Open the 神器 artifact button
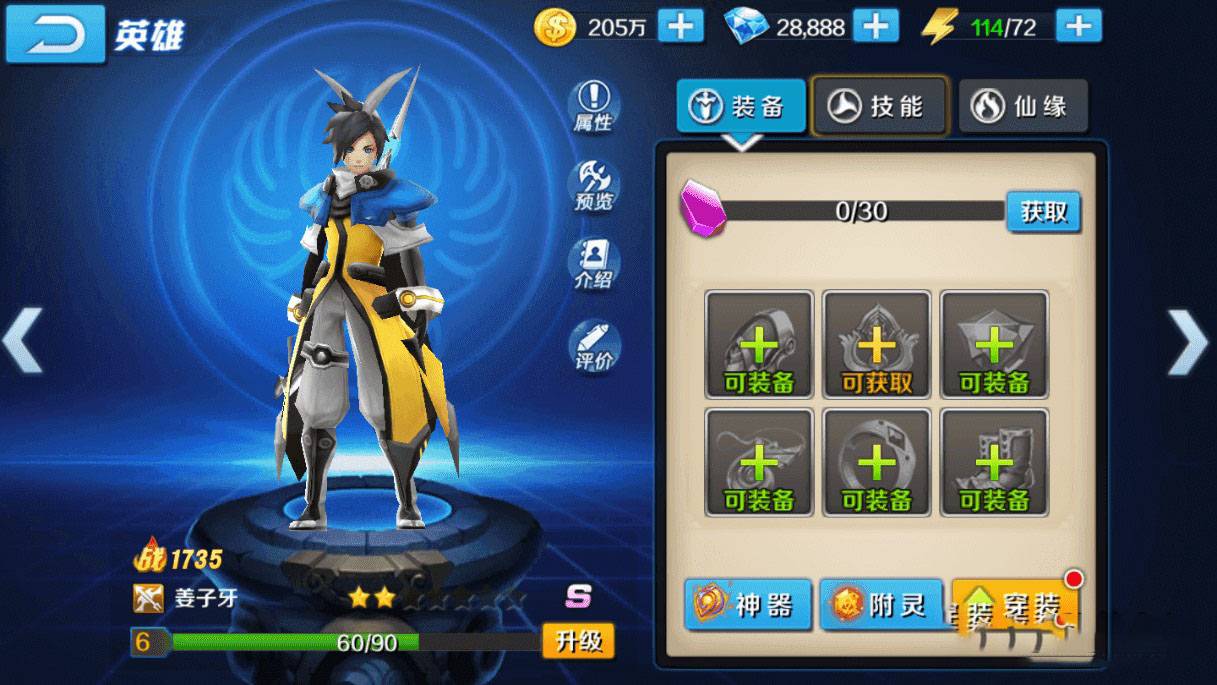Image resolution: width=1217 pixels, height=685 pixels. tap(748, 605)
